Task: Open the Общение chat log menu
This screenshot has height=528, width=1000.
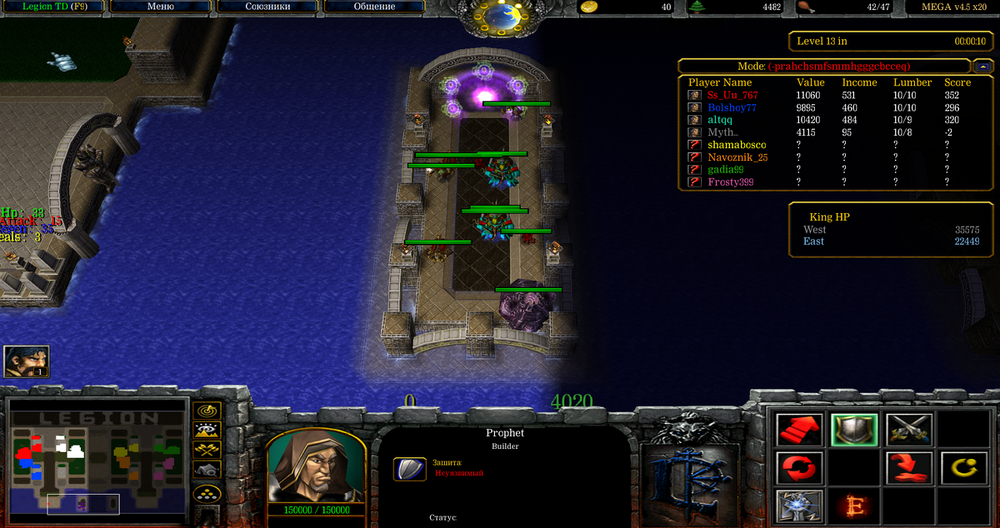Action: 373,7
